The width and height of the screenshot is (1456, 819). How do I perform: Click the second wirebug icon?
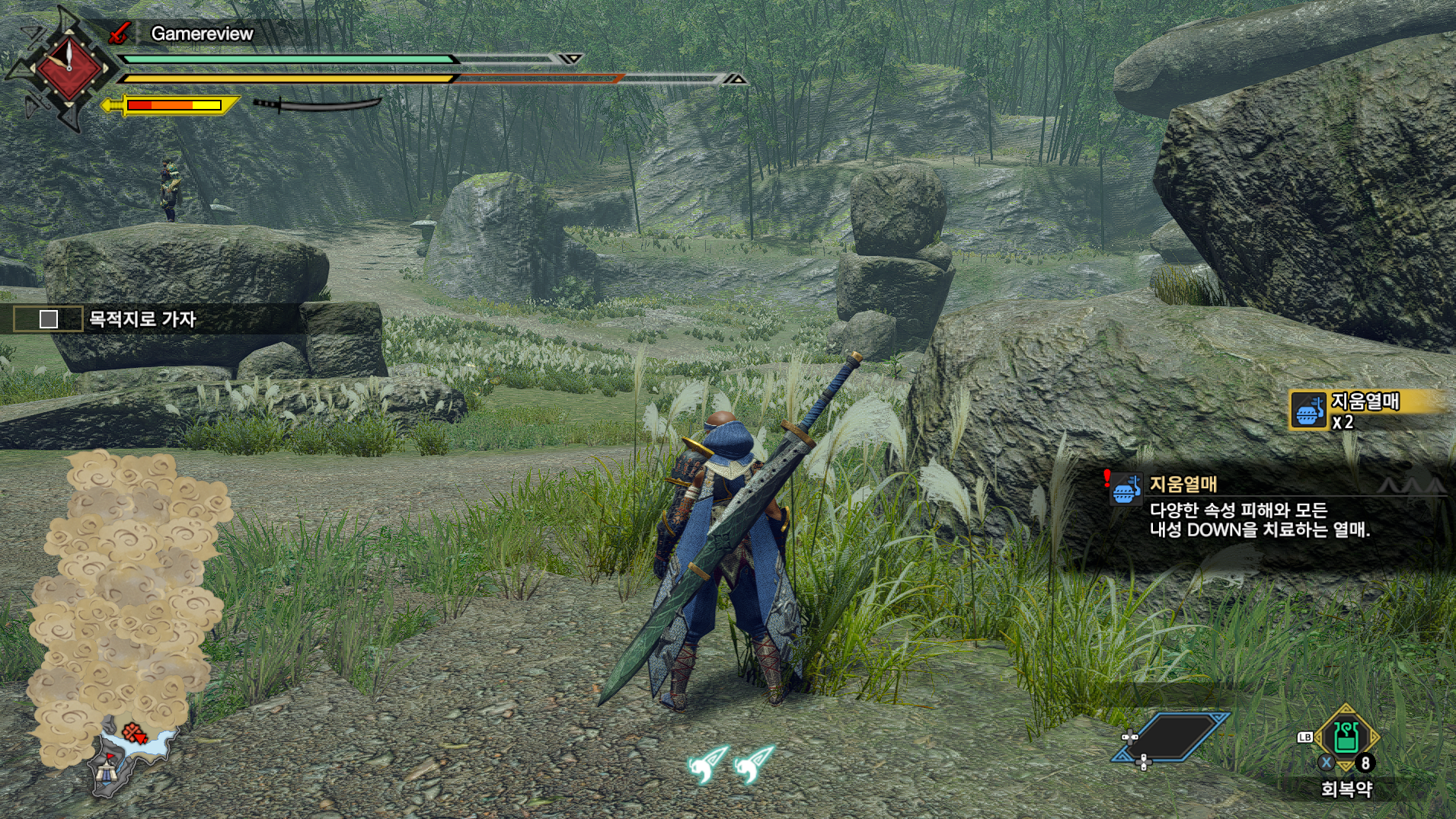tap(754, 763)
